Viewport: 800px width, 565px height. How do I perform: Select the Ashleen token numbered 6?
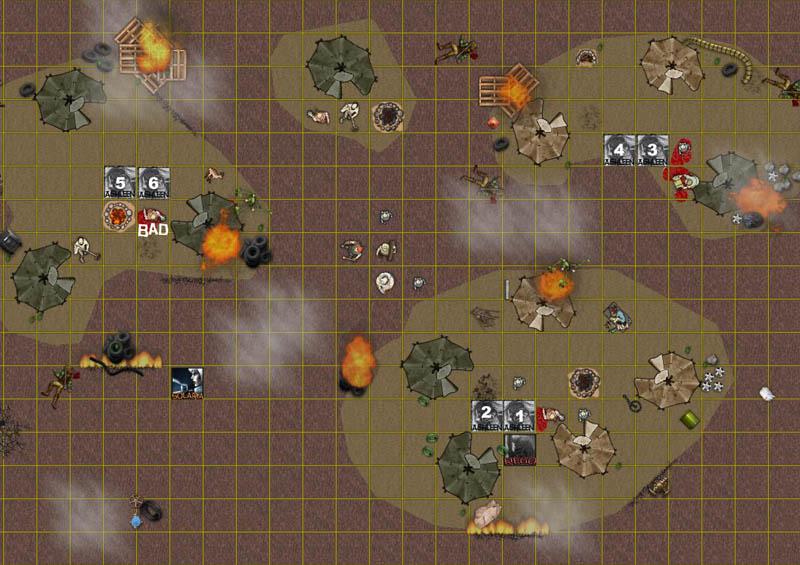point(153,182)
